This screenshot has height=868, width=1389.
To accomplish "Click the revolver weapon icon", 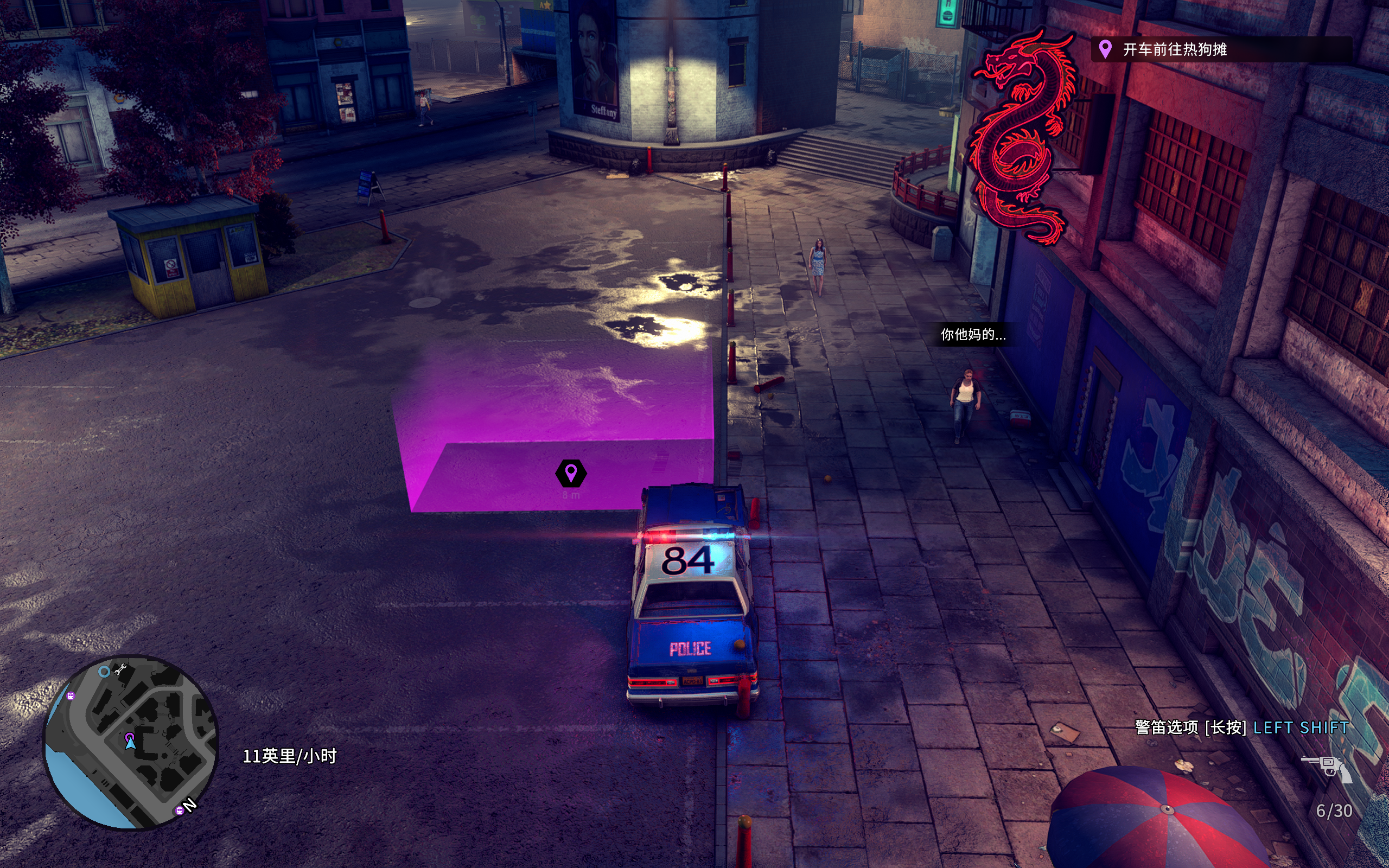I will point(1327,767).
